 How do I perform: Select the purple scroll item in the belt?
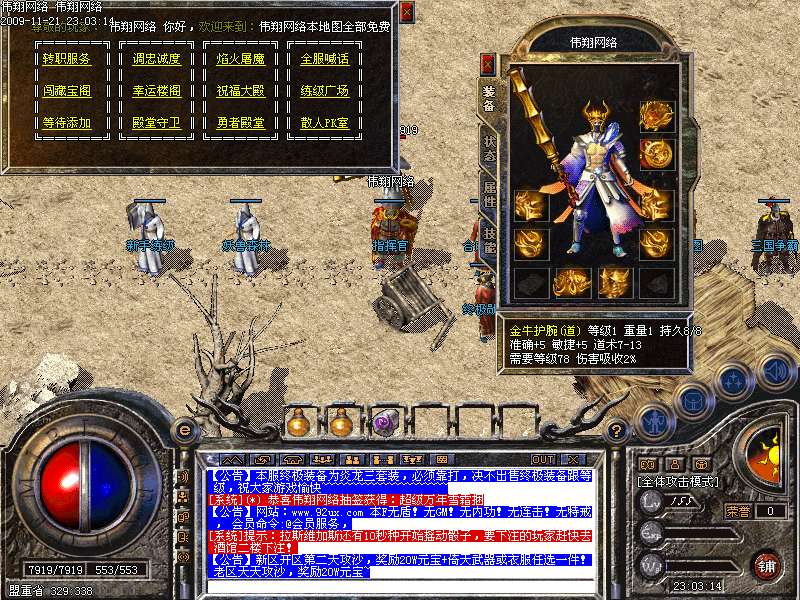point(384,423)
